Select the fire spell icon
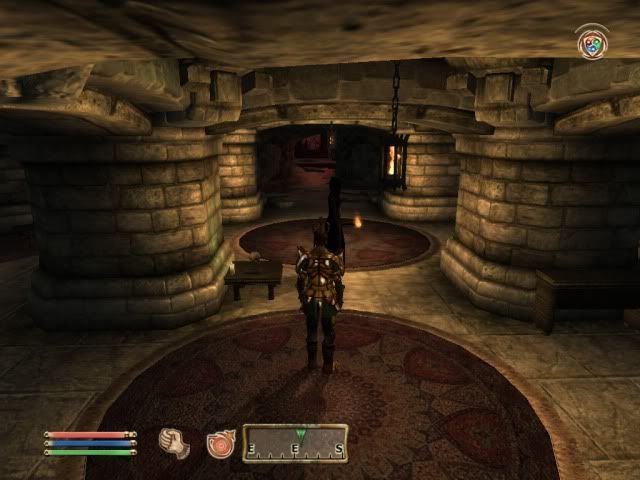The width and height of the screenshot is (640, 480). [x=220, y=443]
